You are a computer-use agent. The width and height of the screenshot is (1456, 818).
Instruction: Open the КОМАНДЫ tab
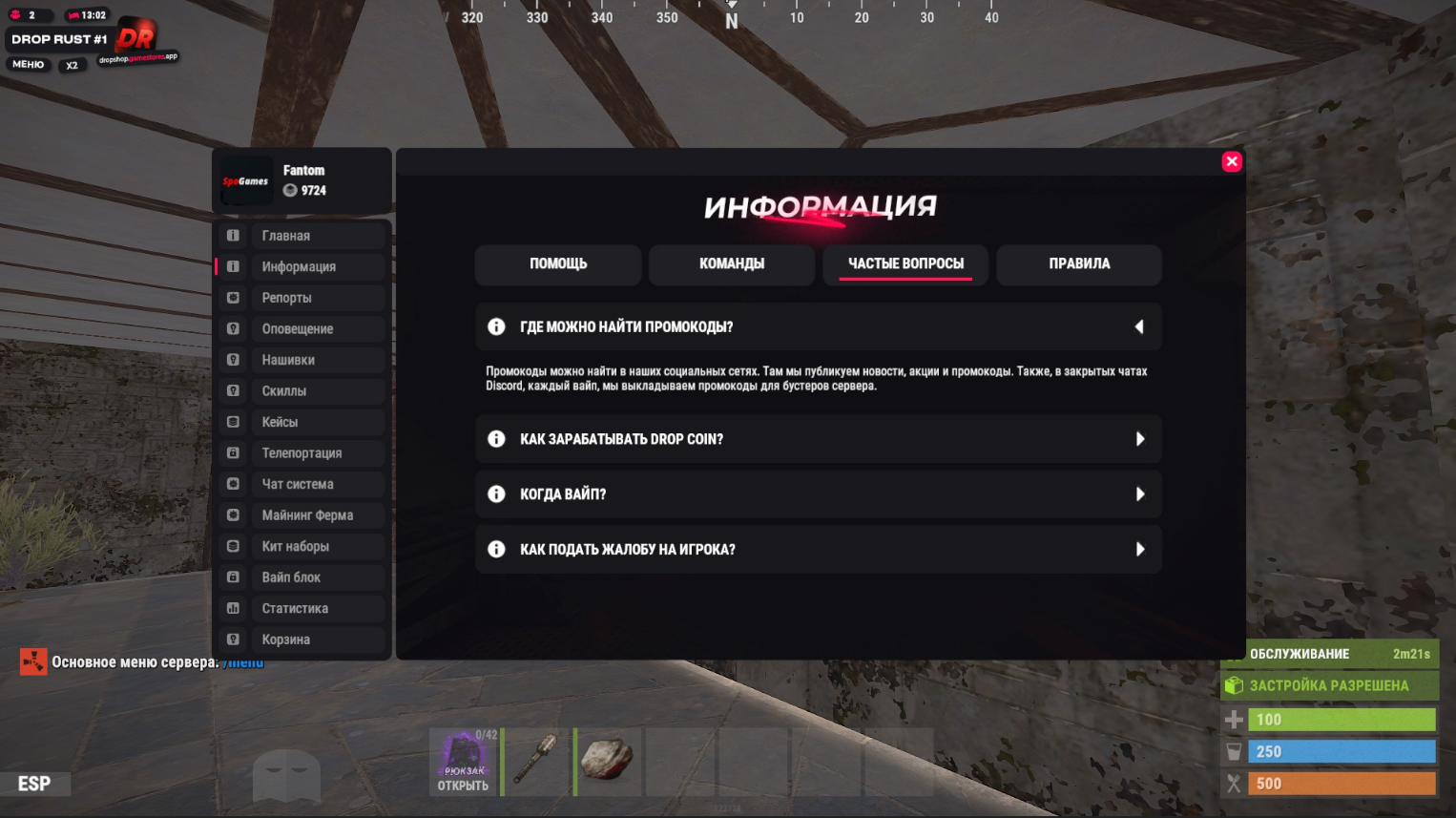pos(732,264)
